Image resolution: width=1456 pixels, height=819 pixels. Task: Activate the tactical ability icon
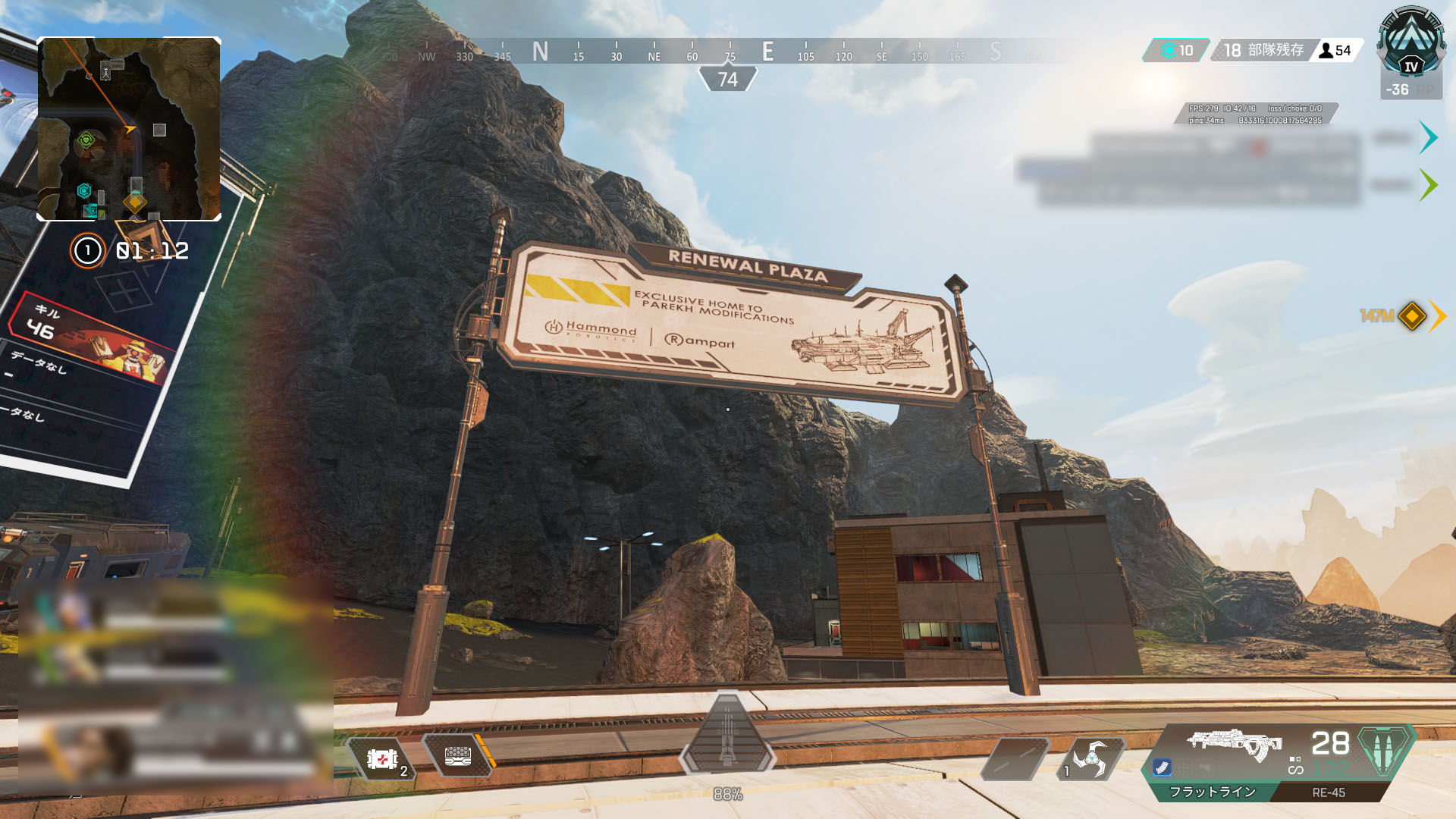tap(1090, 758)
